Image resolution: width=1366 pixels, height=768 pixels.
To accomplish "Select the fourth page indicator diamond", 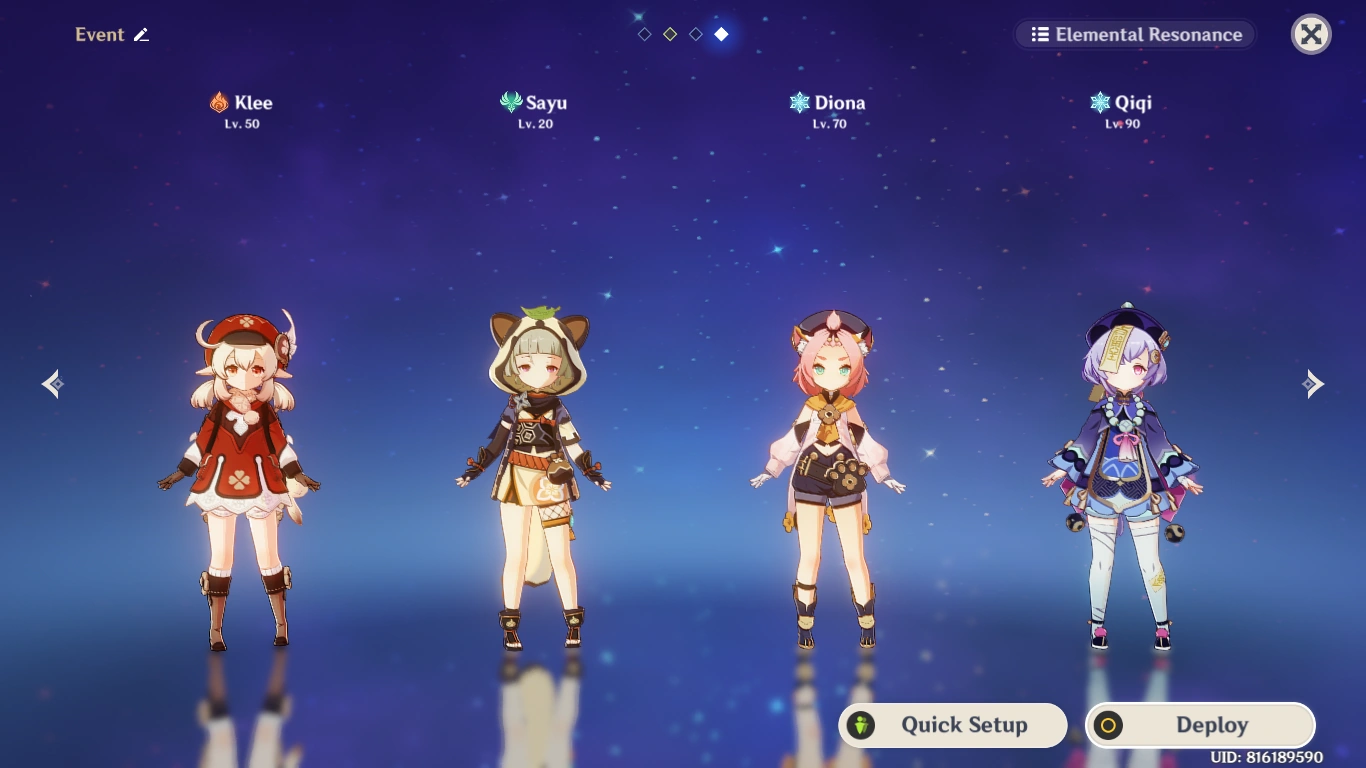I will click(721, 32).
